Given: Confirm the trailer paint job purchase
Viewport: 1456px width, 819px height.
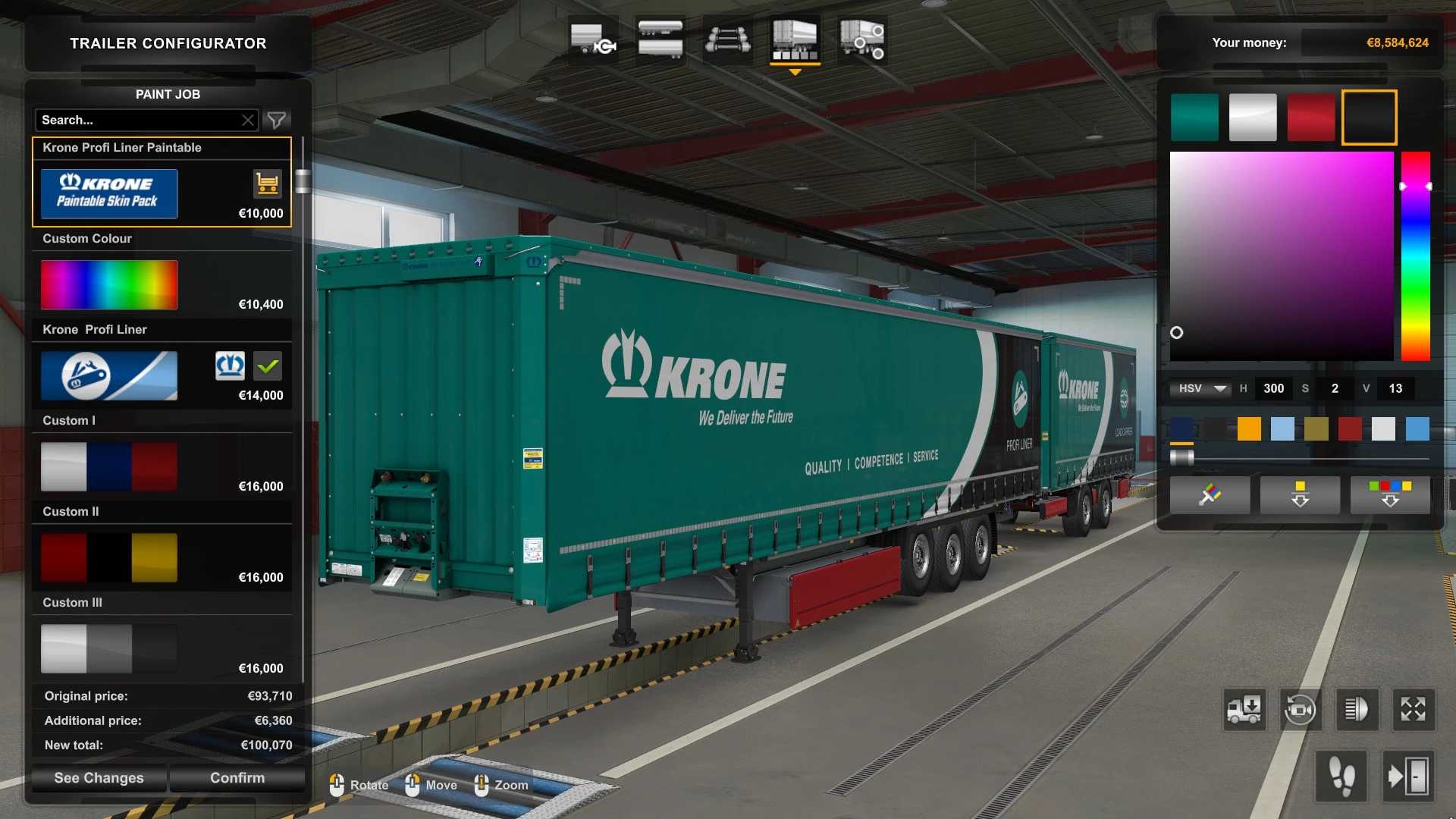Looking at the screenshot, I should pos(237,777).
